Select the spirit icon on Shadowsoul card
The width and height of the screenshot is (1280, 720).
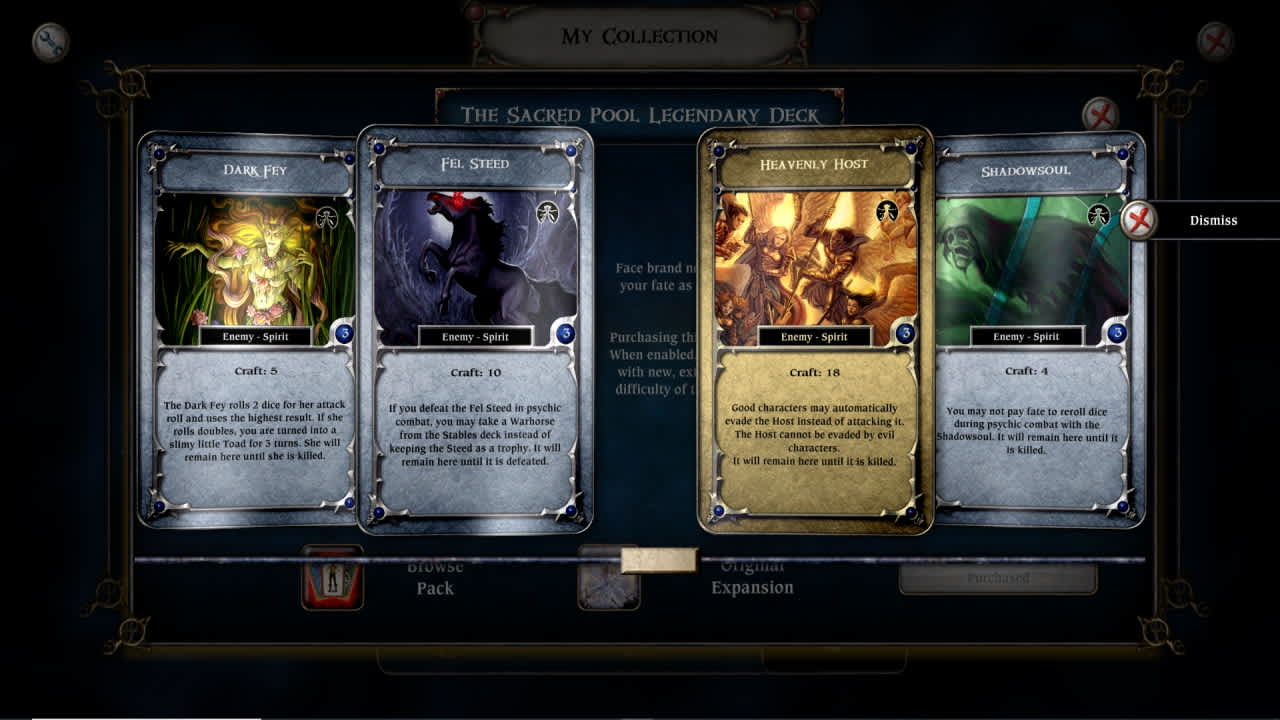[x=1098, y=213]
